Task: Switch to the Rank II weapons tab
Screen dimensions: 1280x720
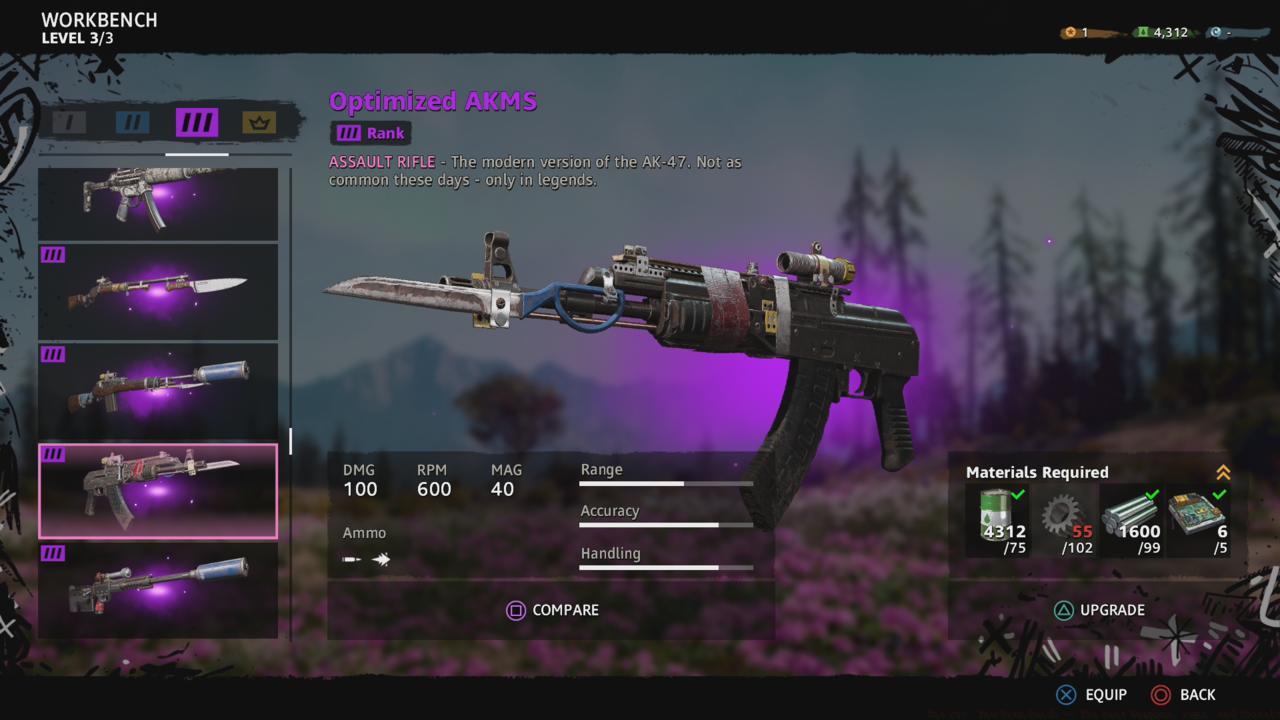Action: coord(132,122)
